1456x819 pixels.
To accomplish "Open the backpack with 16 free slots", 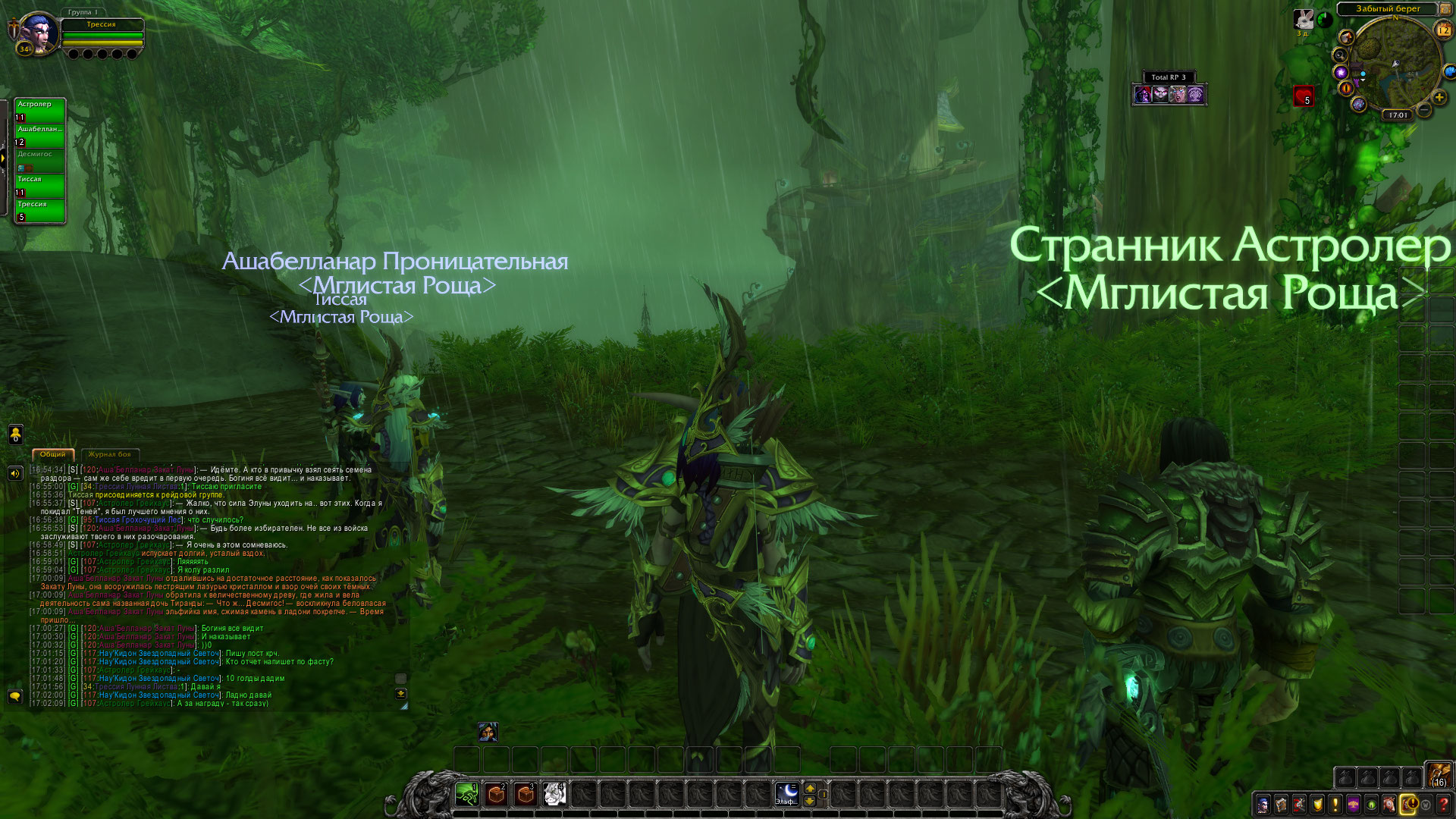I will (x=1438, y=775).
